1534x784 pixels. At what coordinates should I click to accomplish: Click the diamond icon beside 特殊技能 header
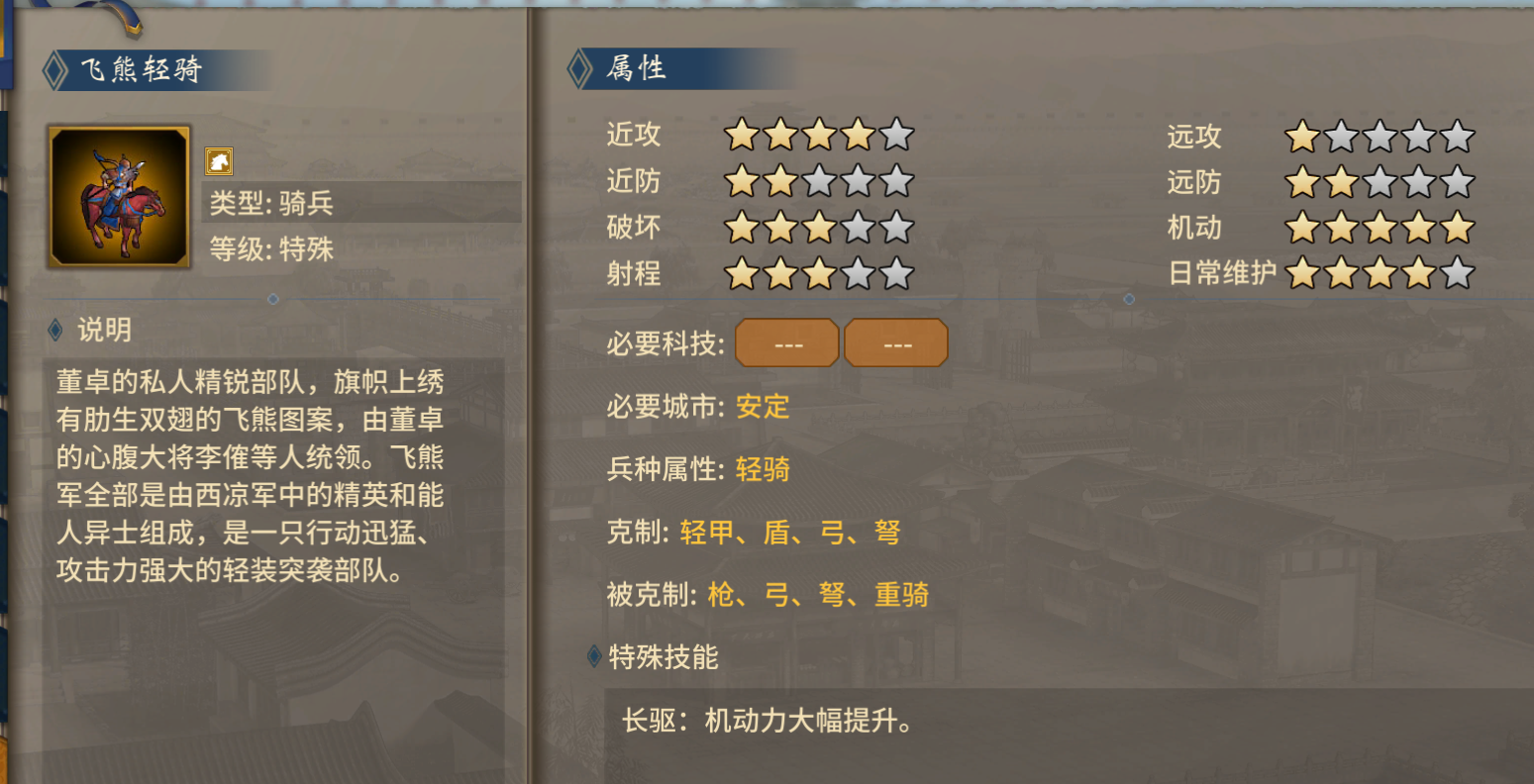pyautogui.click(x=591, y=654)
